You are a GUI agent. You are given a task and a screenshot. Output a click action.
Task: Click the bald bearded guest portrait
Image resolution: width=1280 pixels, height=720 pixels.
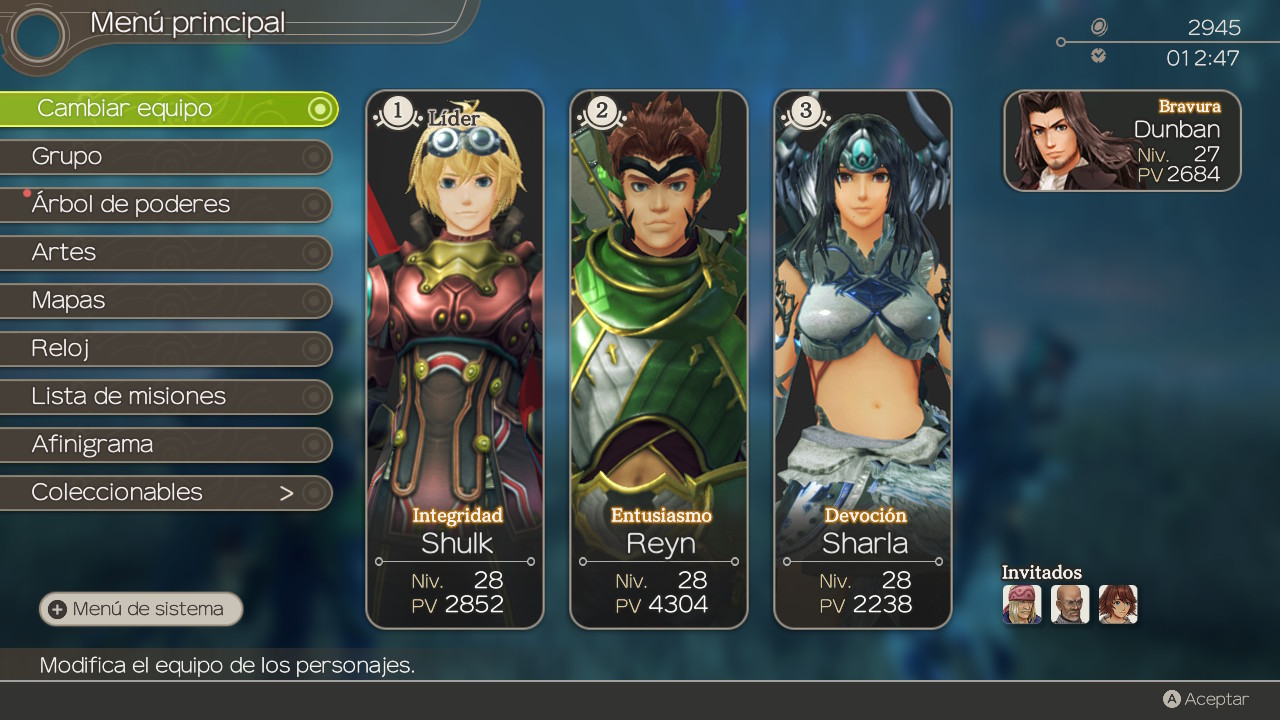pos(1070,604)
